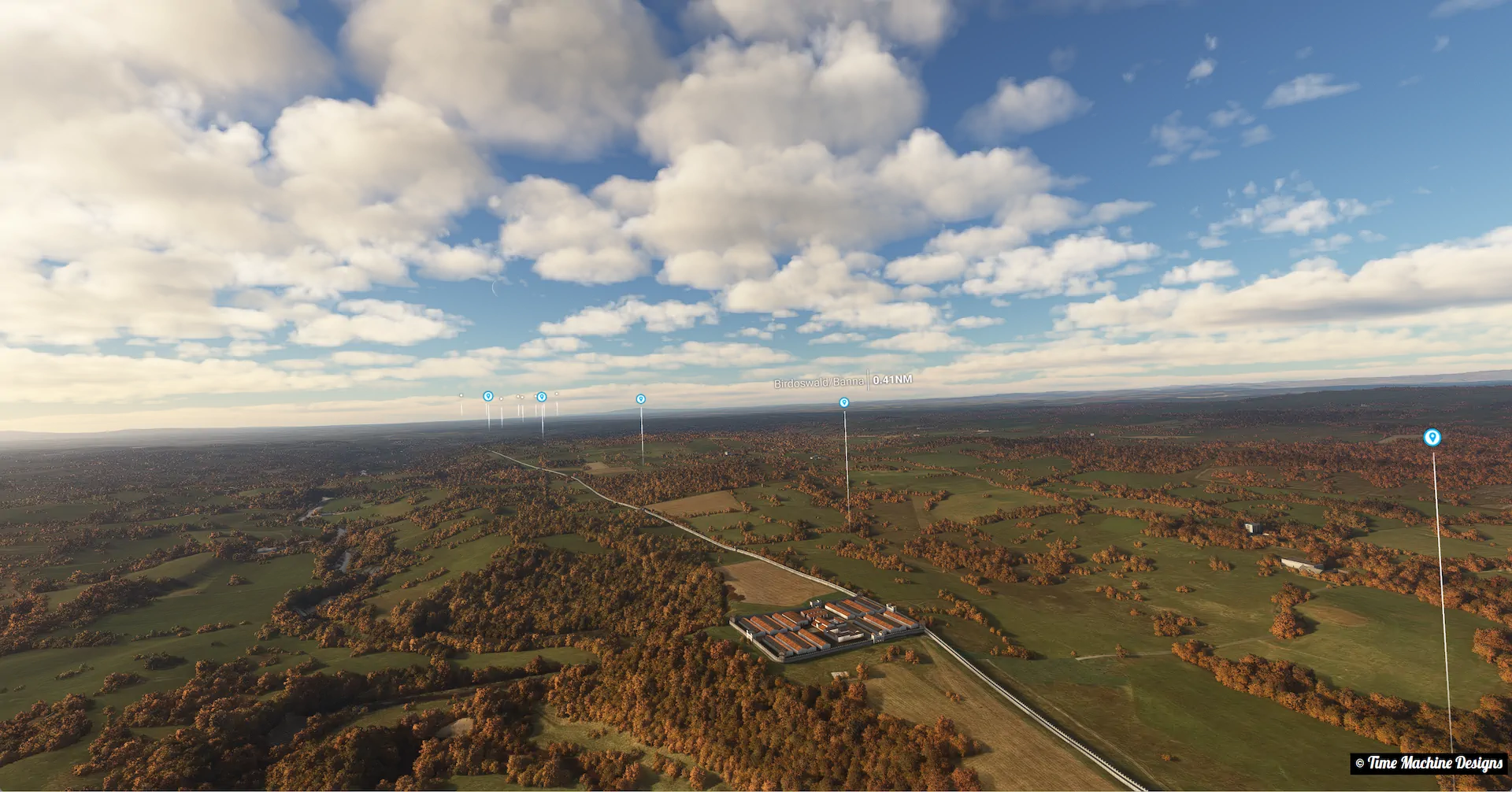Click the blue pin left of the Birdoswald label
1512x792 pixels.
(641, 399)
